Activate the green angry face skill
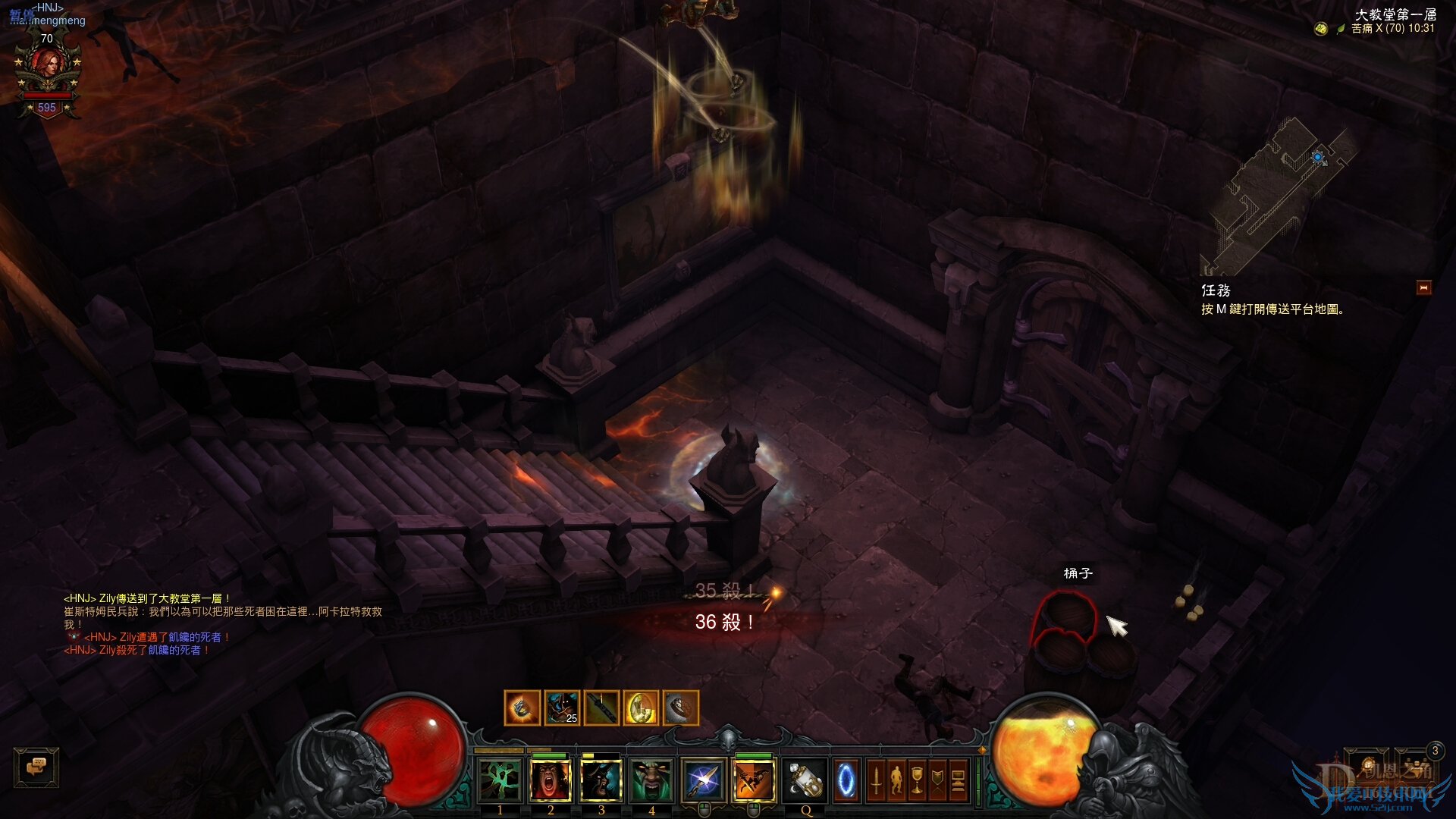Image resolution: width=1456 pixels, height=819 pixels. [651, 780]
